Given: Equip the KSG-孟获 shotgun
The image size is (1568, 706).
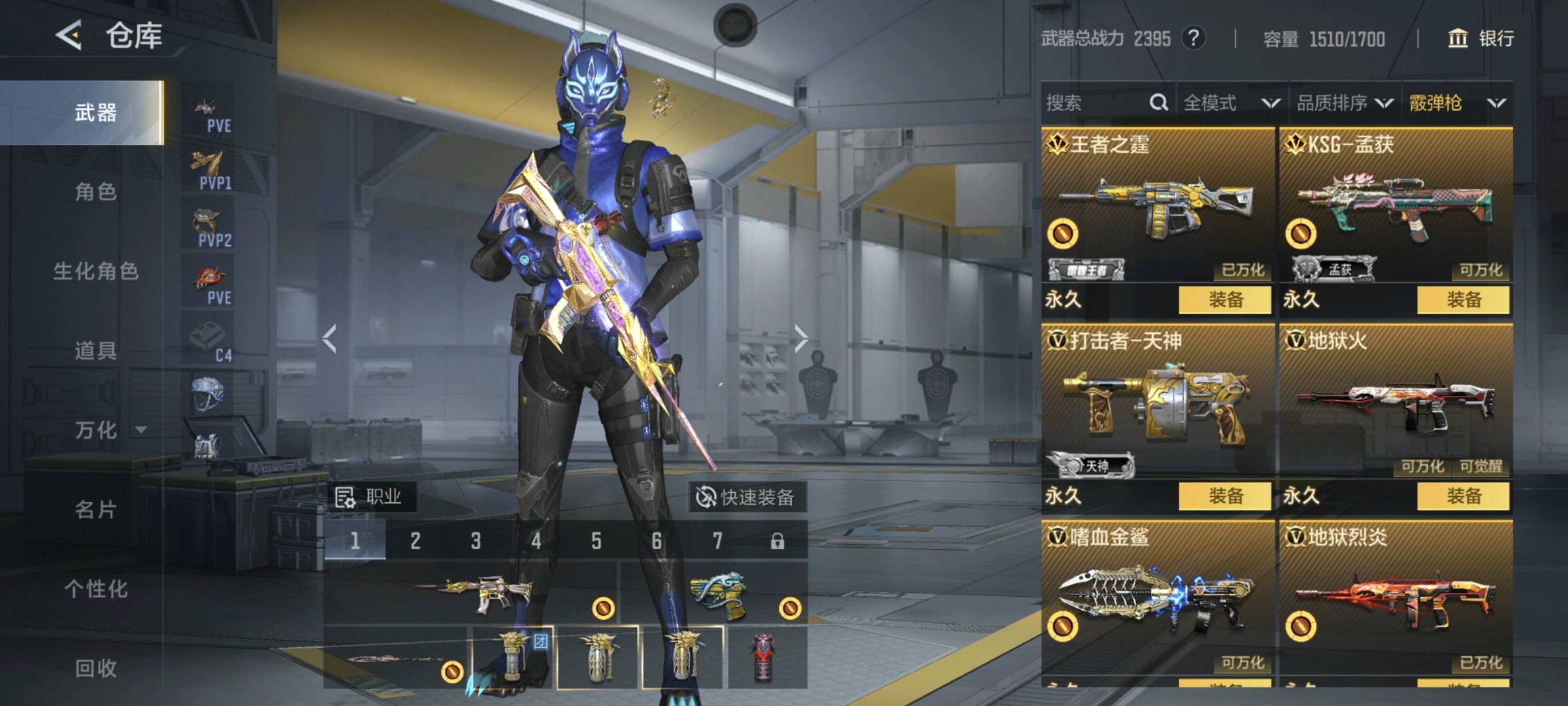Looking at the screenshot, I should click(x=1463, y=300).
